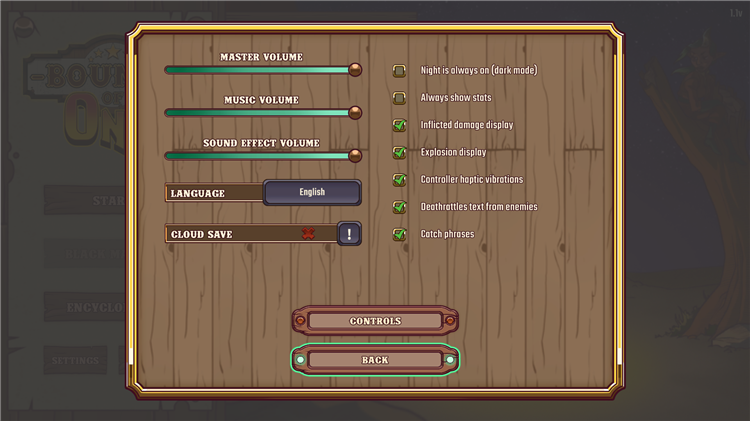Screen dimensions: 750x421
Task: Uncheck the Catch phrases option
Action: point(400,234)
